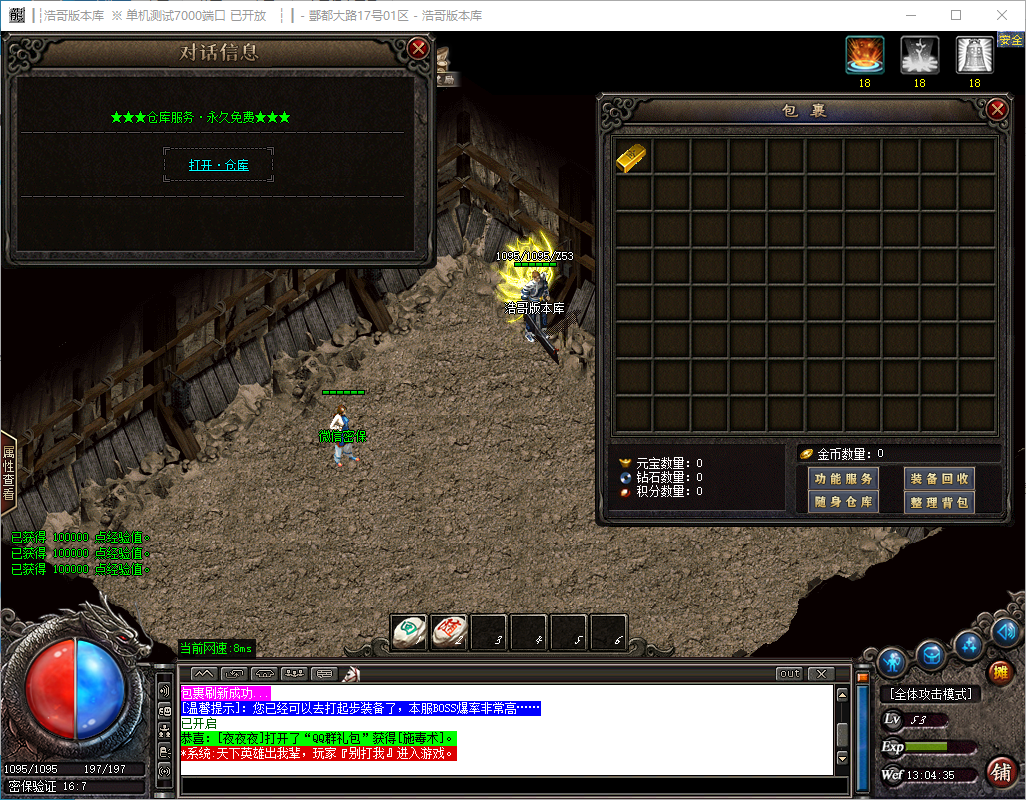This screenshot has width=1026, height=800.
Task: Toggle the 全体攻击模式 attack mode
Action: click(x=930, y=694)
